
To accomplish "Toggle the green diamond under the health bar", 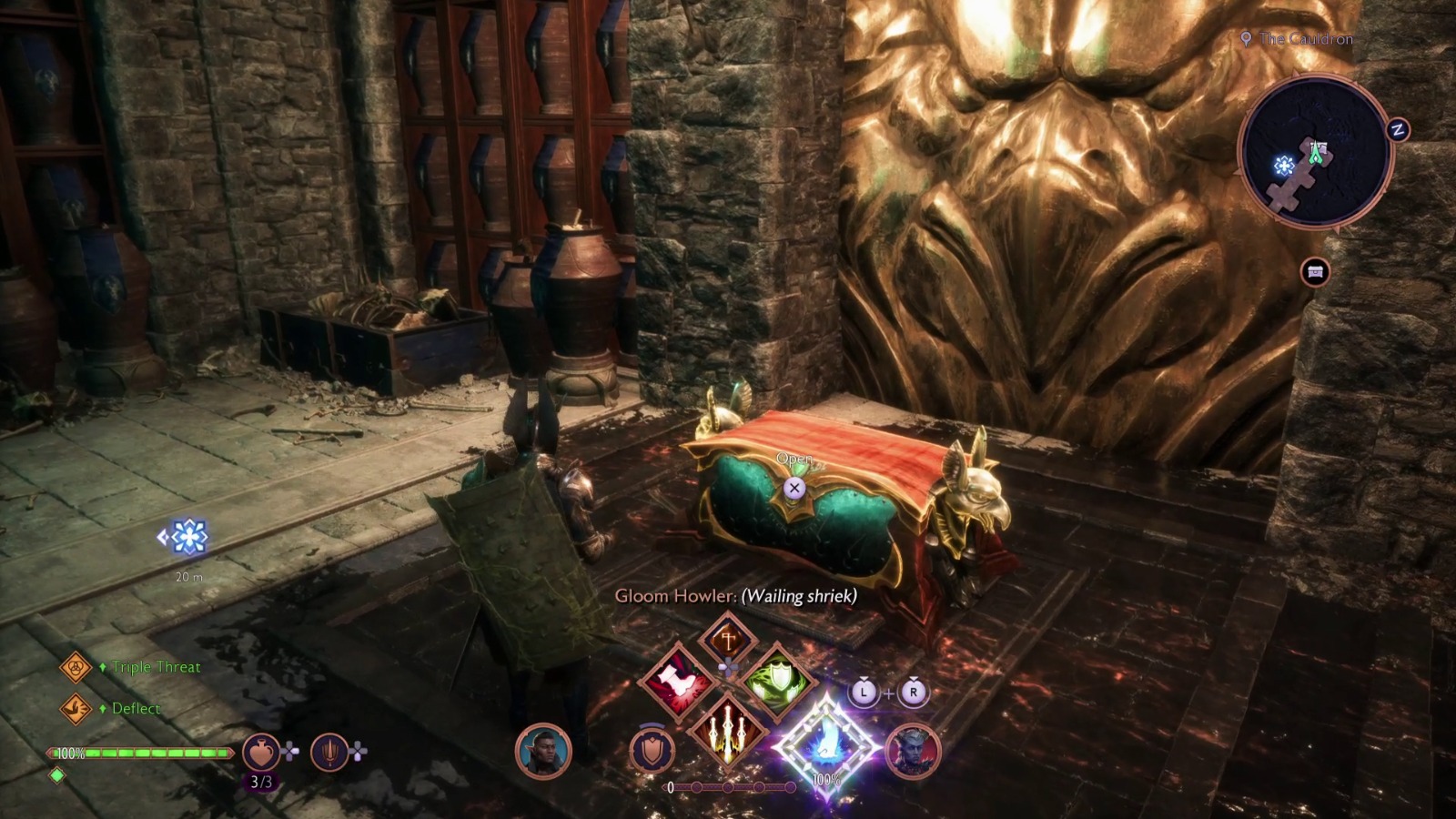I will 58,775.
